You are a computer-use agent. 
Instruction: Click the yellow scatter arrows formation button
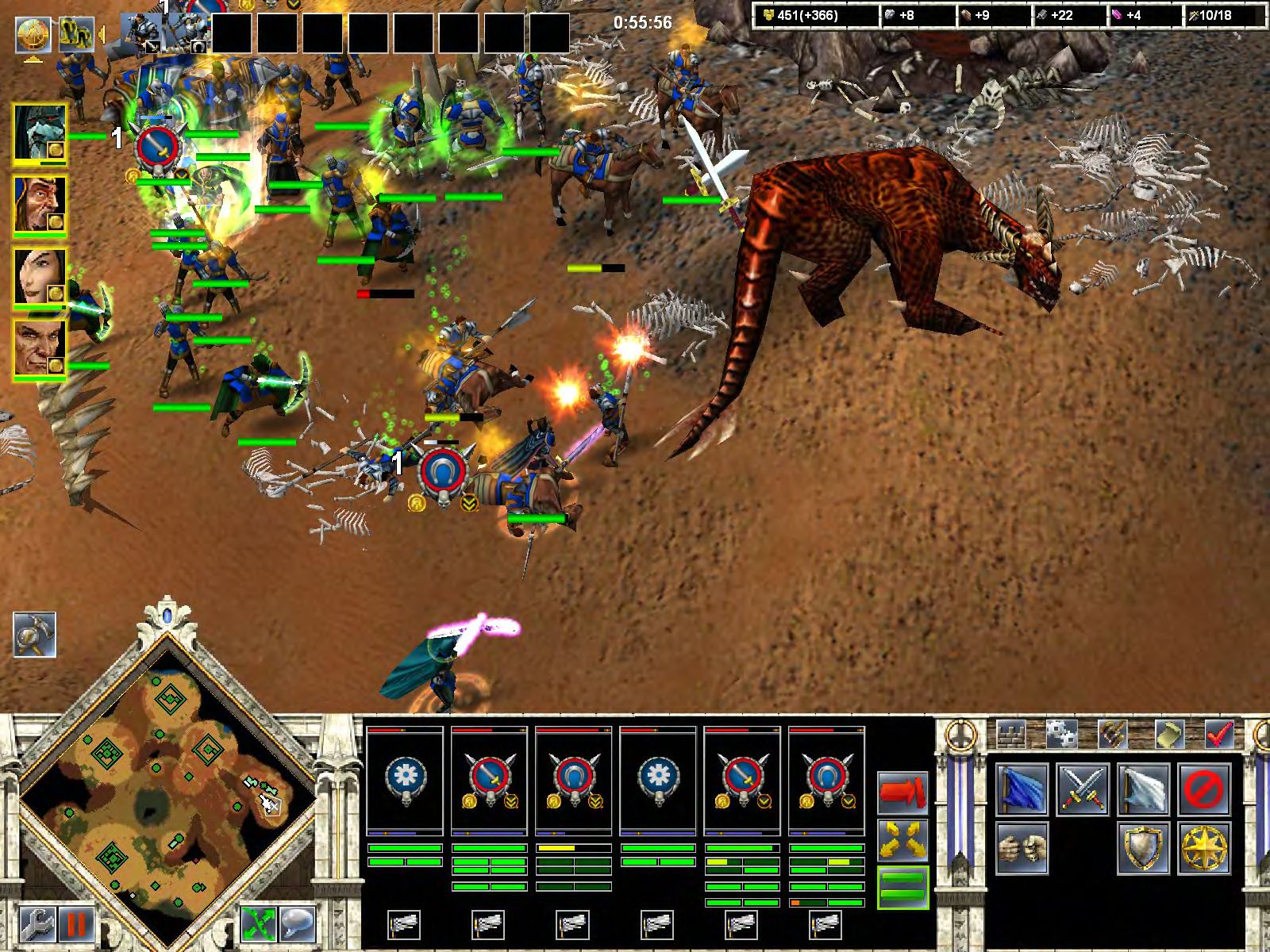click(903, 839)
